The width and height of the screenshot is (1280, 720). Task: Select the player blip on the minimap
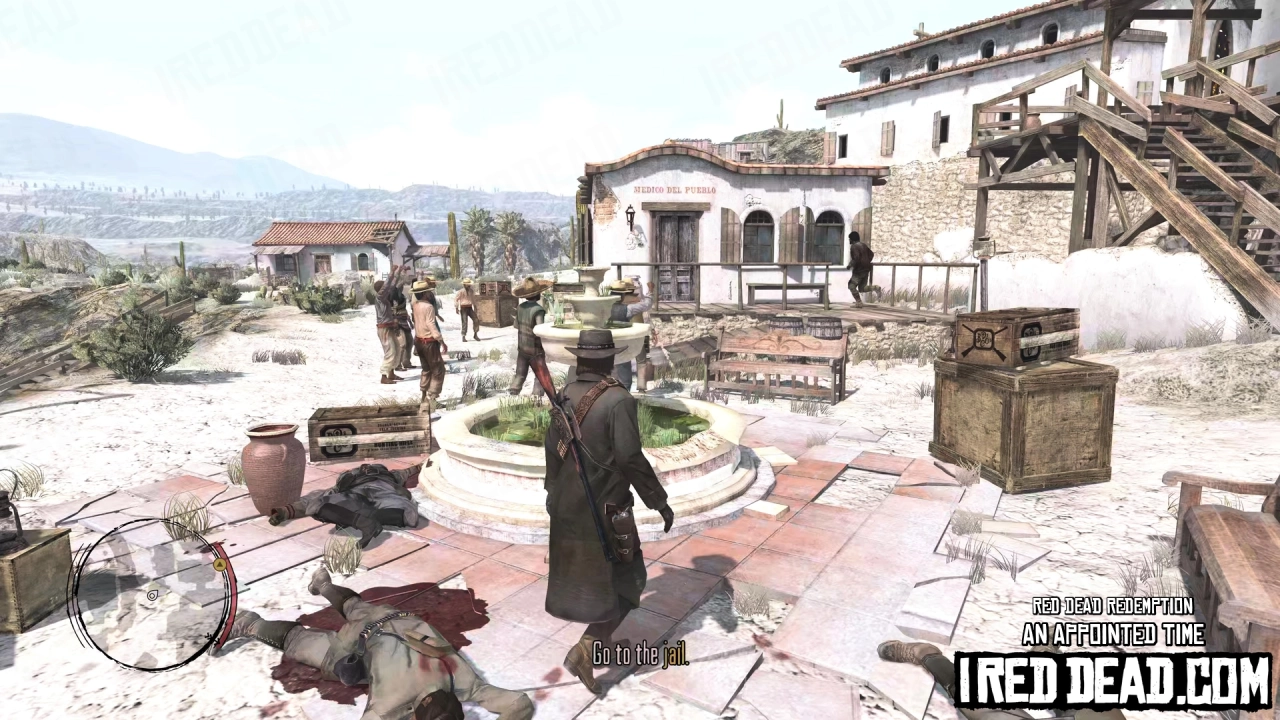[x=152, y=595]
